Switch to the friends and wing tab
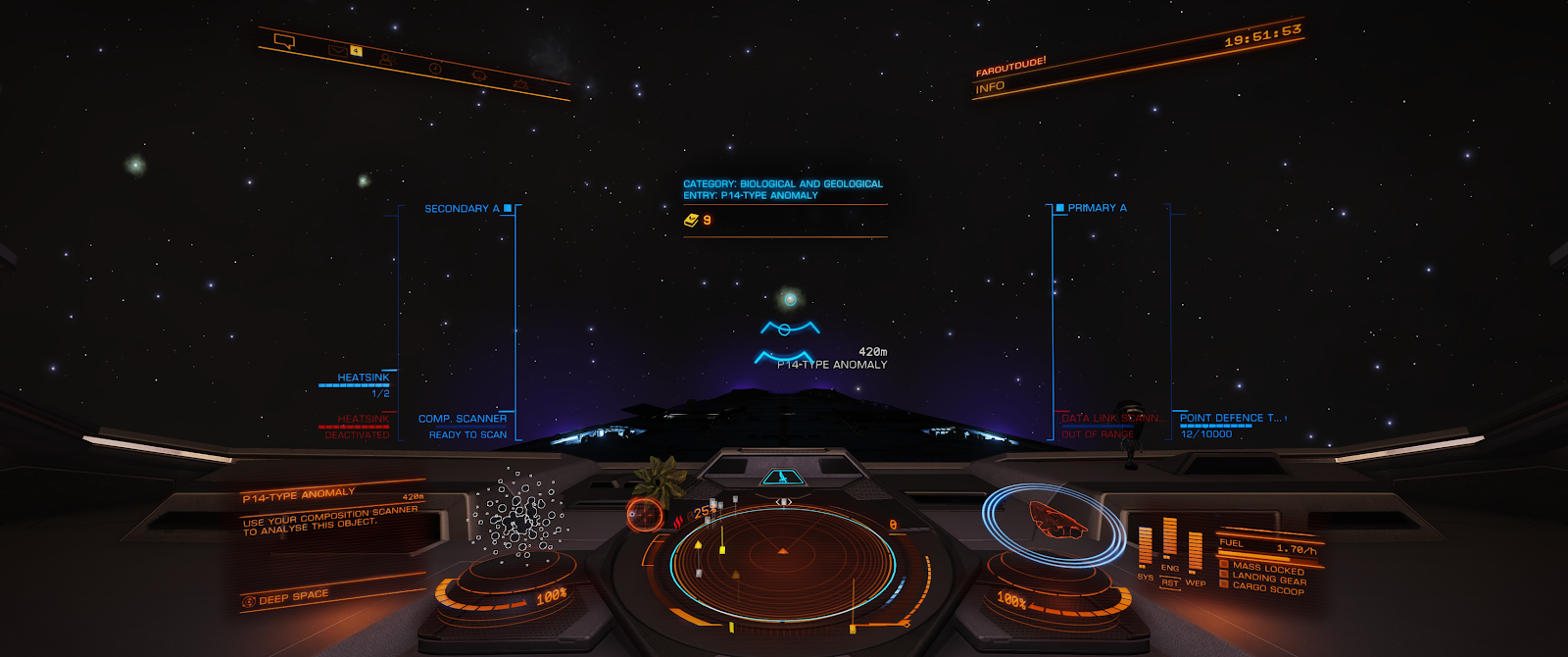The image size is (1568, 657). point(386,60)
